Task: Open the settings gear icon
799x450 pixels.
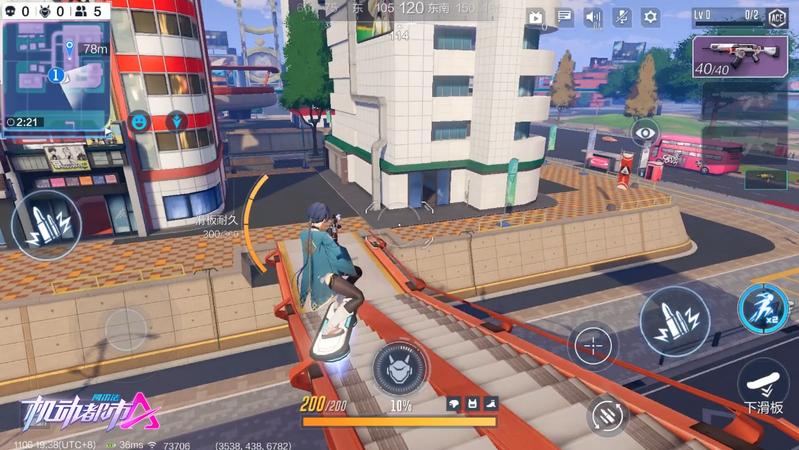Action: pyautogui.click(x=651, y=17)
